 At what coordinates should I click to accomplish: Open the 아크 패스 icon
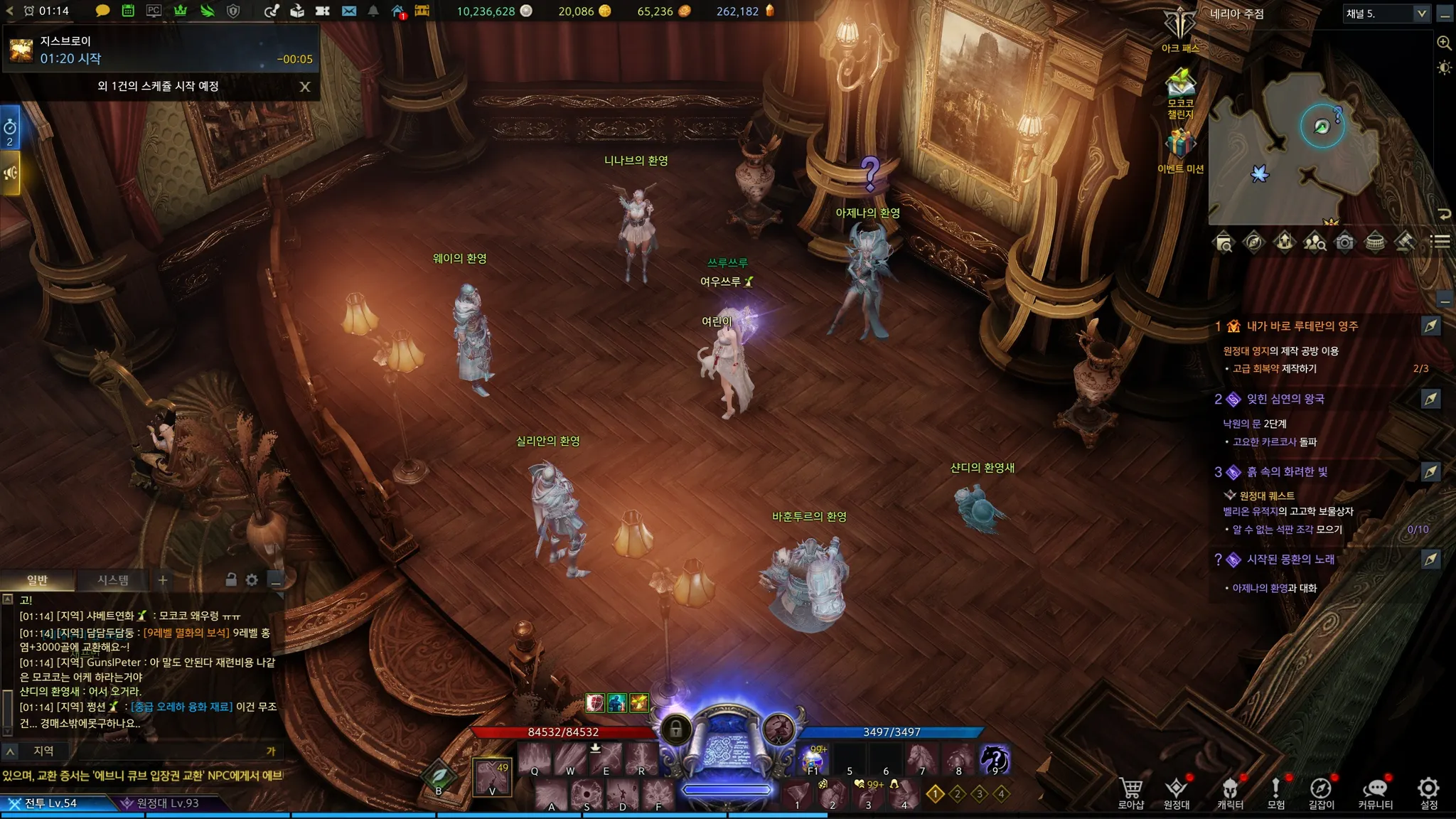click(1180, 28)
